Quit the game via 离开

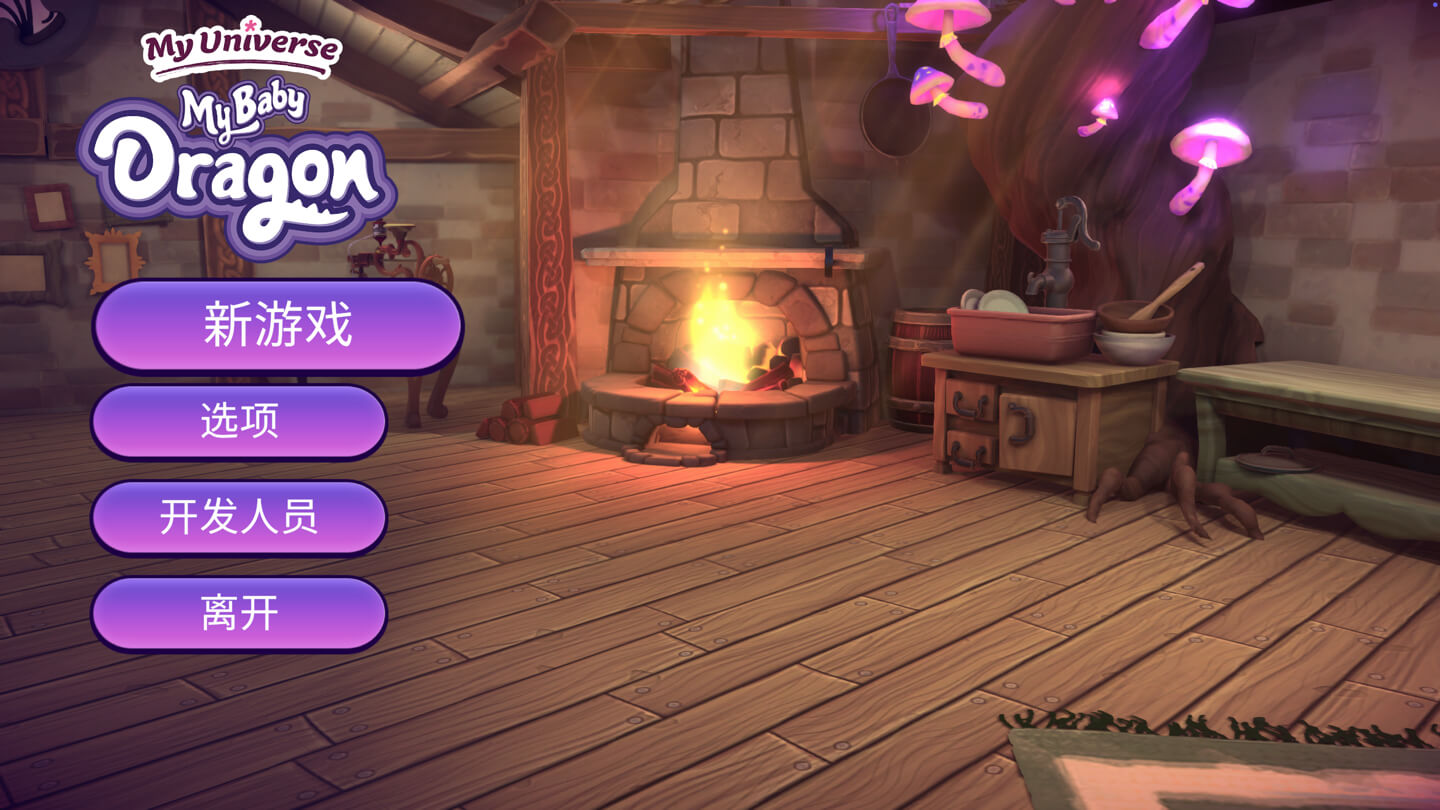point(239,613)
